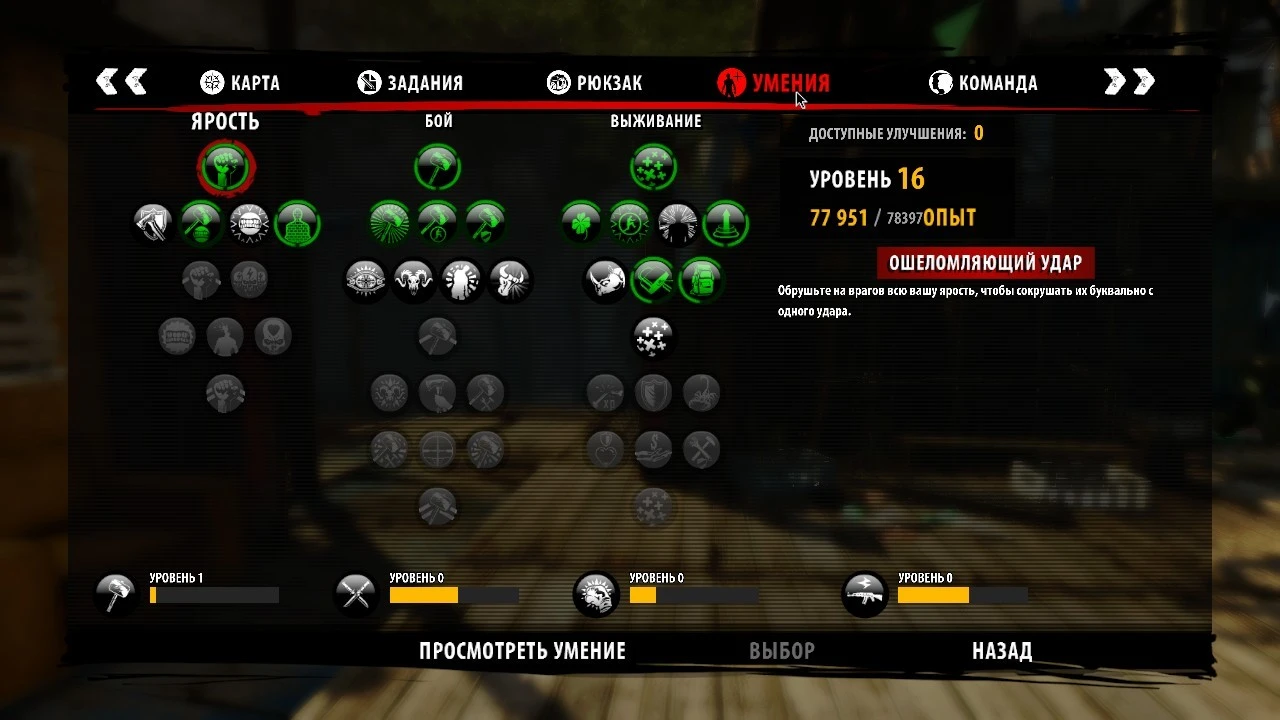Open the КАРТА tab
Viewport: 1280px width, 720px height.
[242, 83]
